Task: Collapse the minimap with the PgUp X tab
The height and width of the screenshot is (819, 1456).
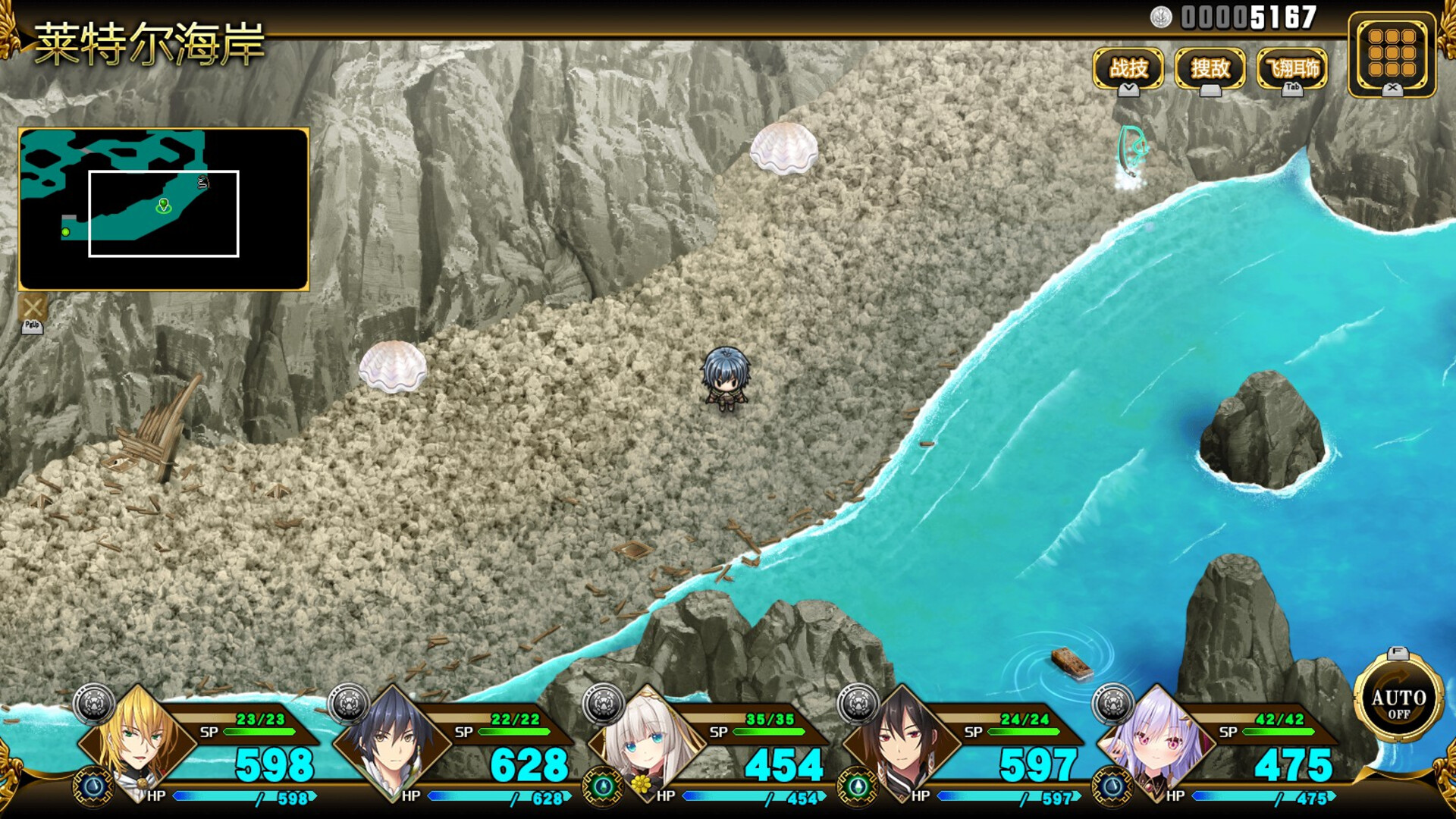Action: tap(31, 312)
